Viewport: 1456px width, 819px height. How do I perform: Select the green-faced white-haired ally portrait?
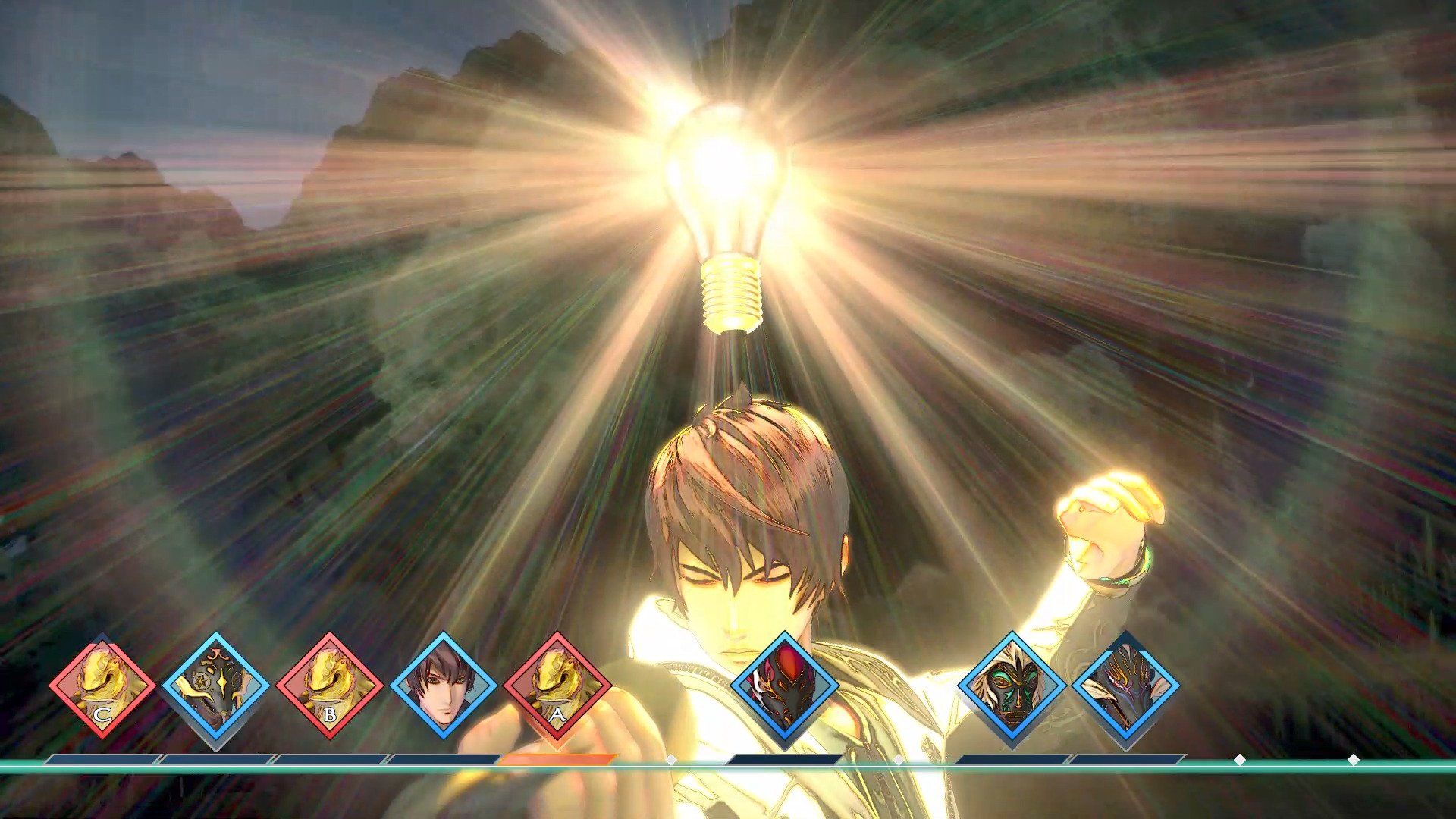pyautogui.click(x=1012, y=686)
